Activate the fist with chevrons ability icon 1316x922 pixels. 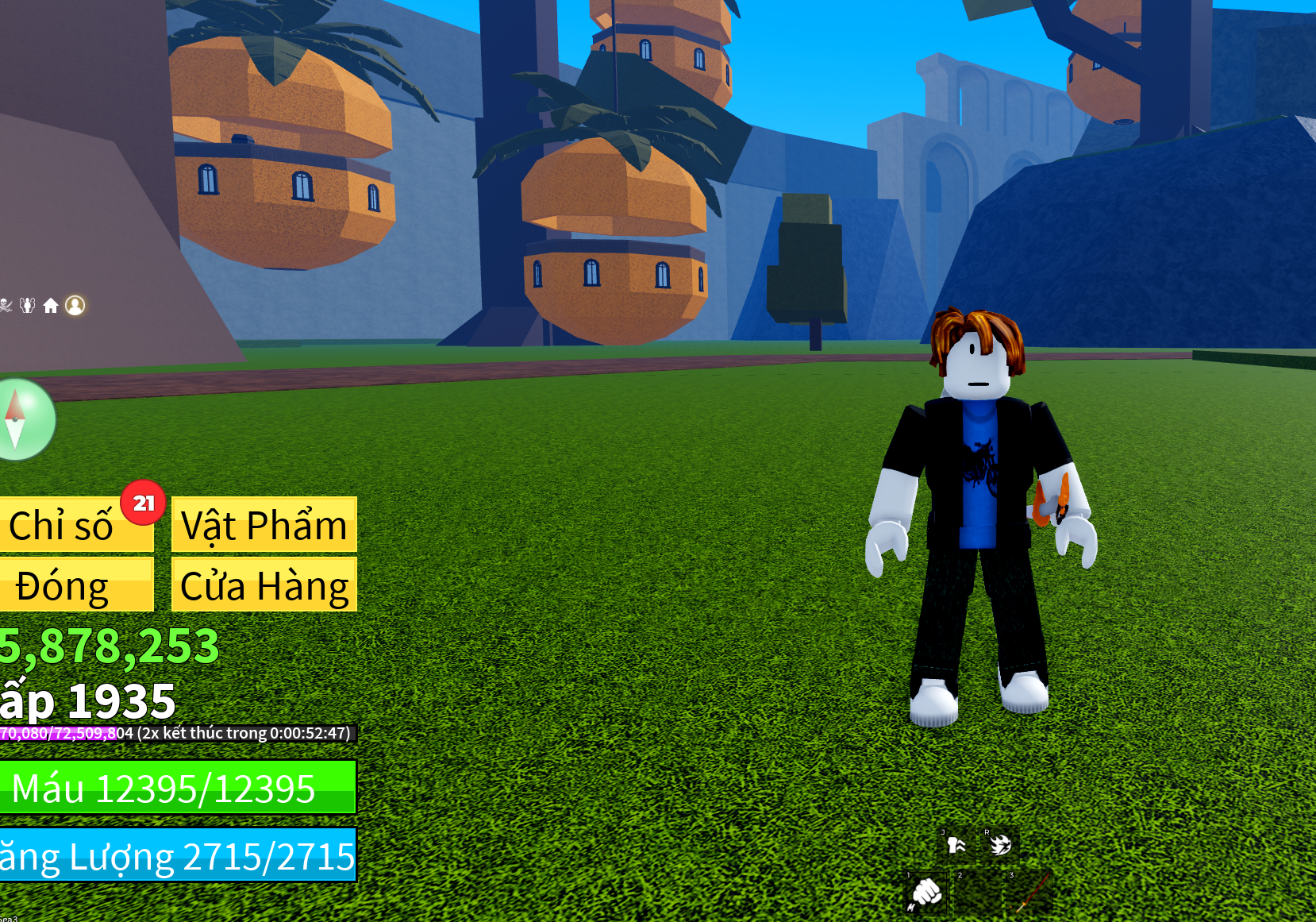[956, 845]
